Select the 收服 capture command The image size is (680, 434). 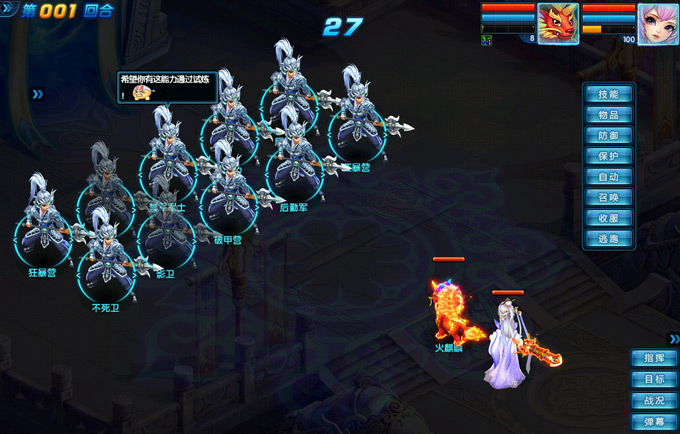coord(608,218)
